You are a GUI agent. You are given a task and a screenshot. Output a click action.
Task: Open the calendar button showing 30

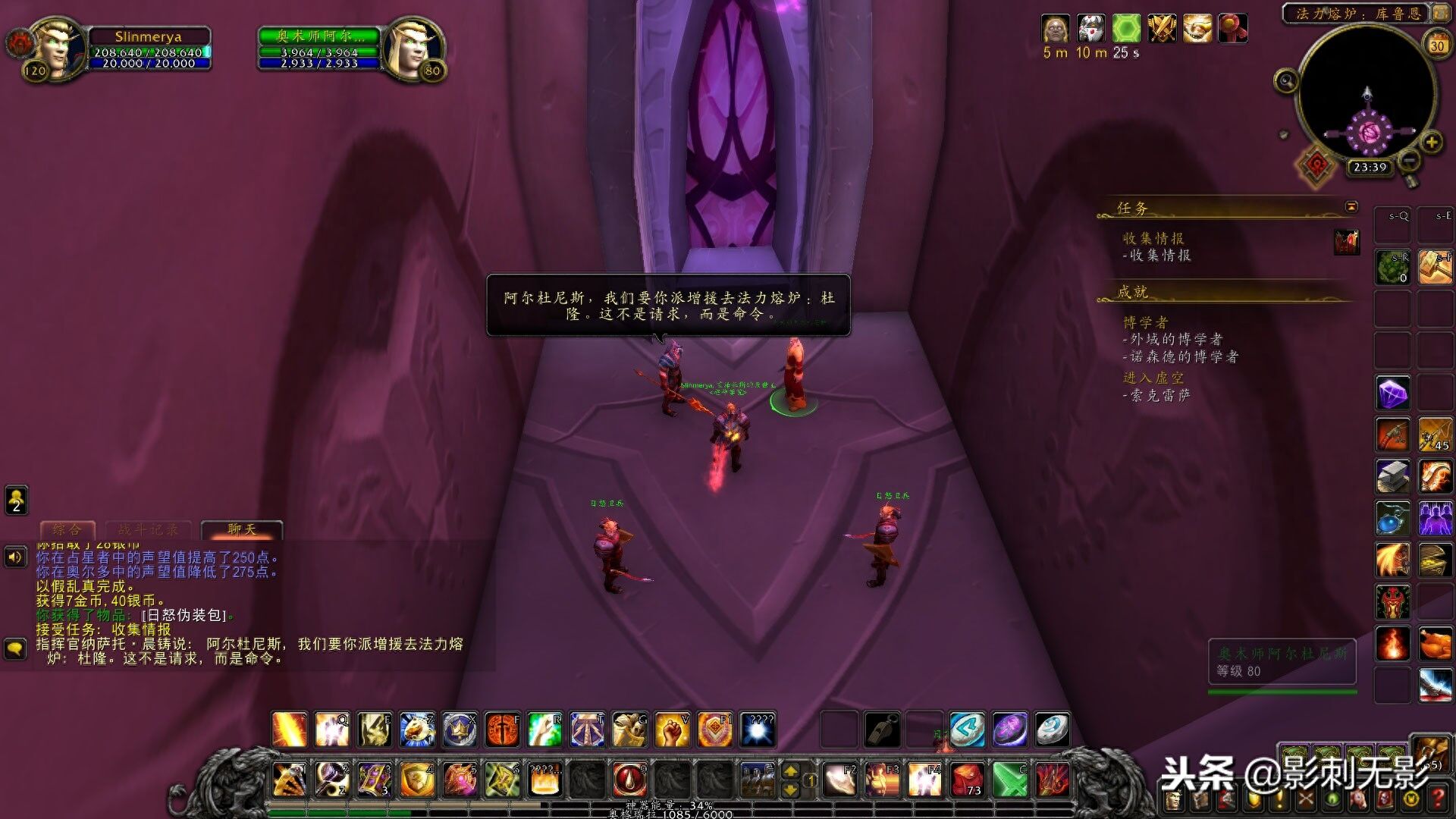tap(1436, 45)
